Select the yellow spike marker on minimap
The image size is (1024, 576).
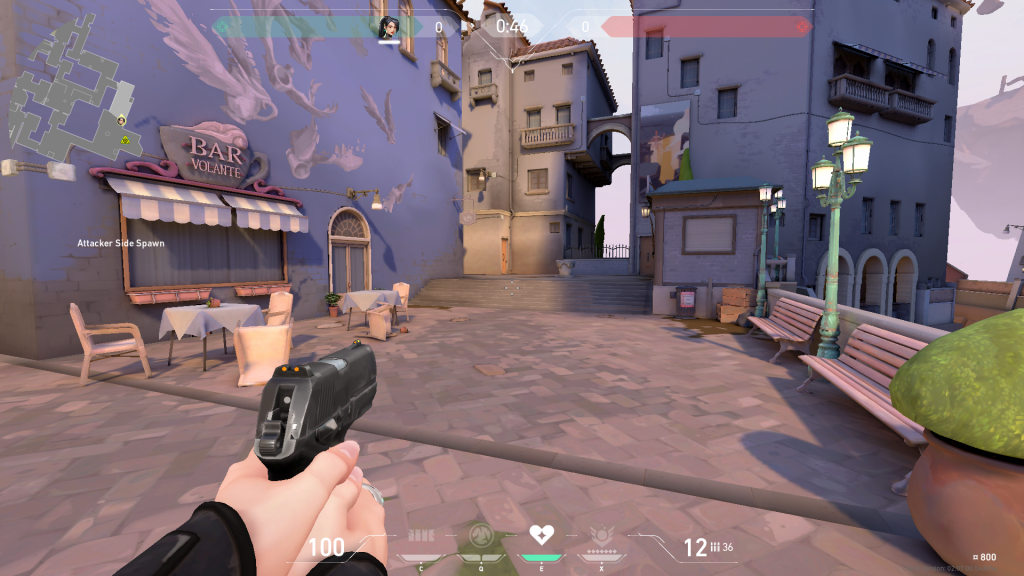(127, 142)
